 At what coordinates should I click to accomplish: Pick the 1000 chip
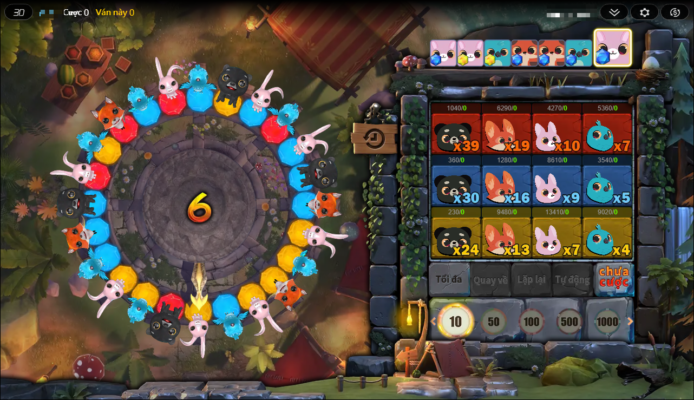607,322
